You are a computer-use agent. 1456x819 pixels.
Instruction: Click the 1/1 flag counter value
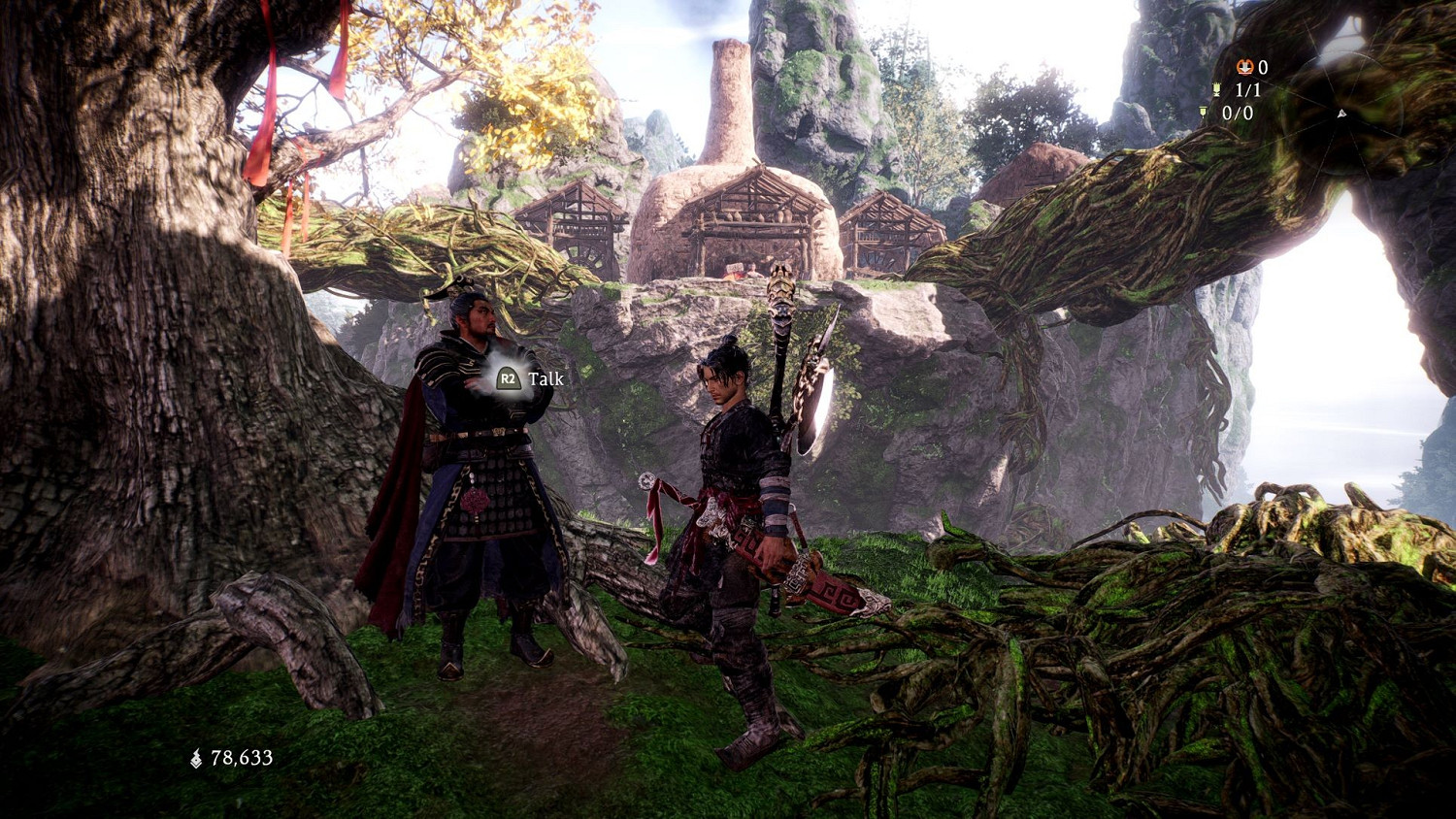click(1248, 89)
